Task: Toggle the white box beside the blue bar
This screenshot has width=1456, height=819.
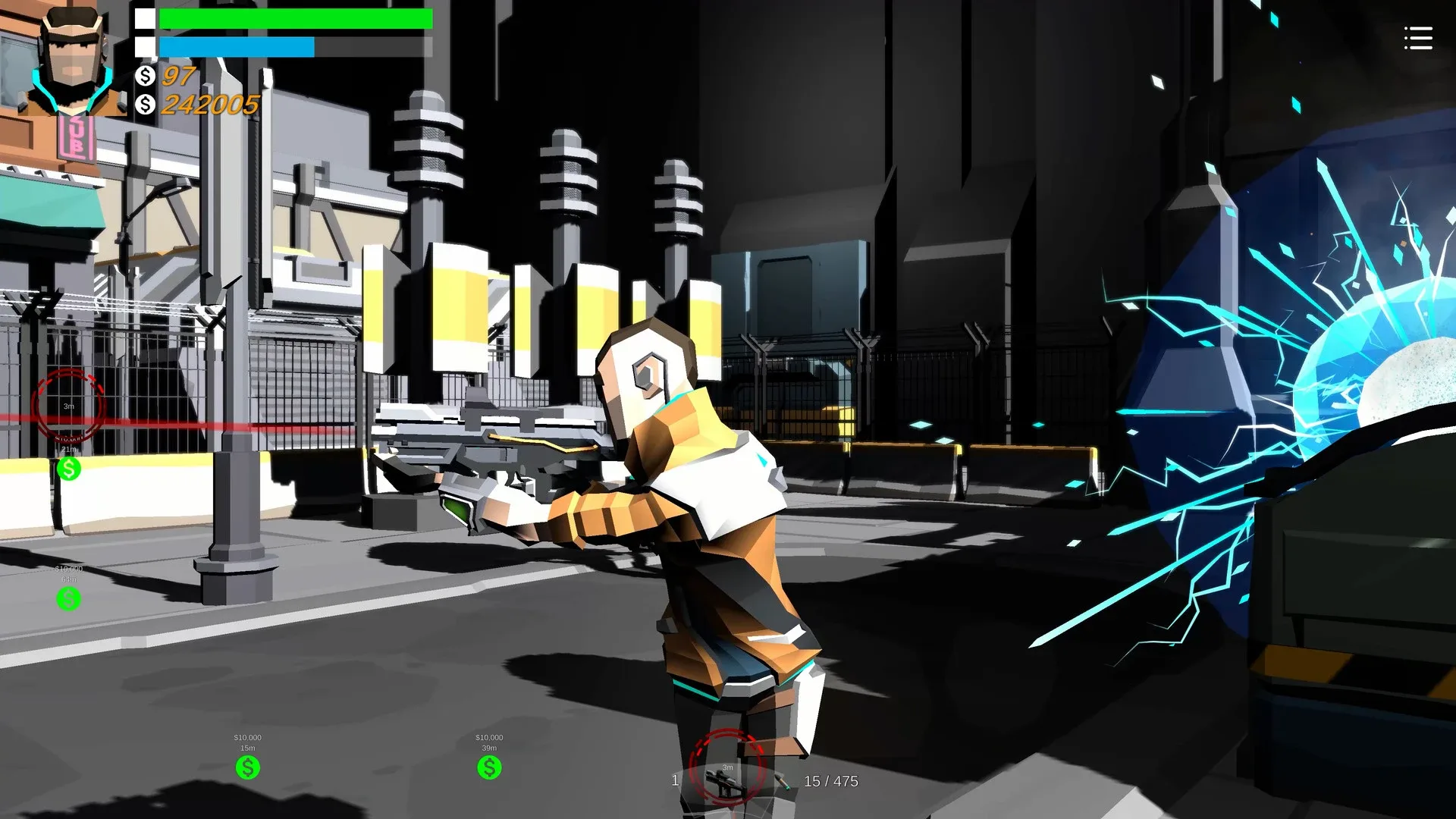Action: [143, 46]
